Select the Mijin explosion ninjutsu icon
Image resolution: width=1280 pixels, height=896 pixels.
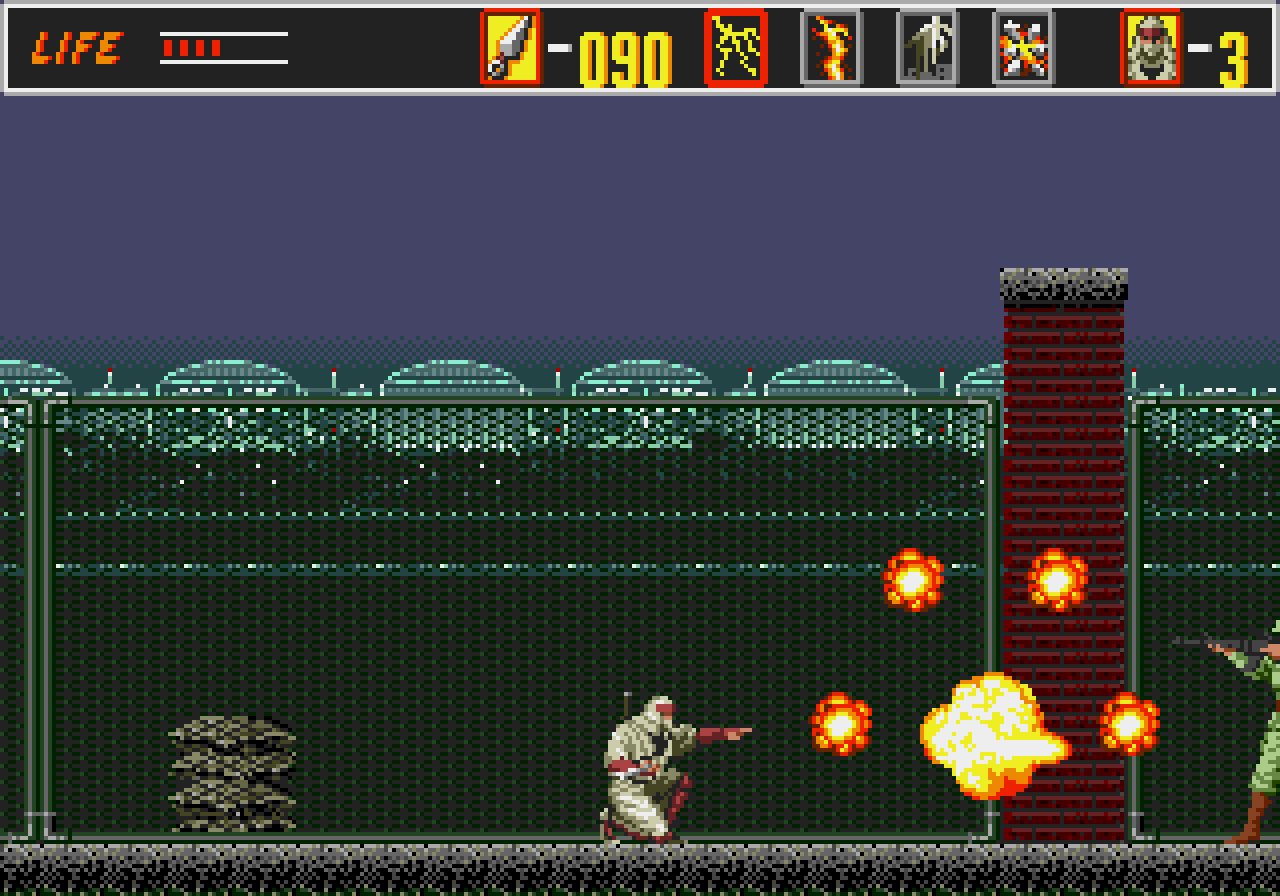click(1022, 46)
